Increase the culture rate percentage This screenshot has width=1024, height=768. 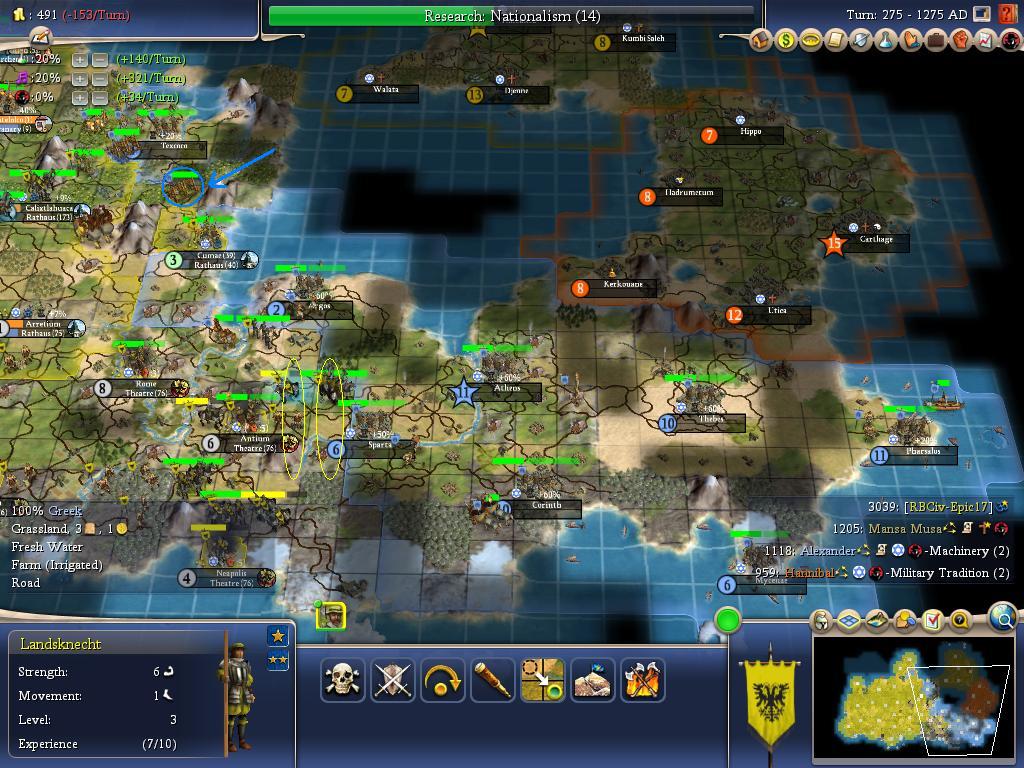coord(80,78)
